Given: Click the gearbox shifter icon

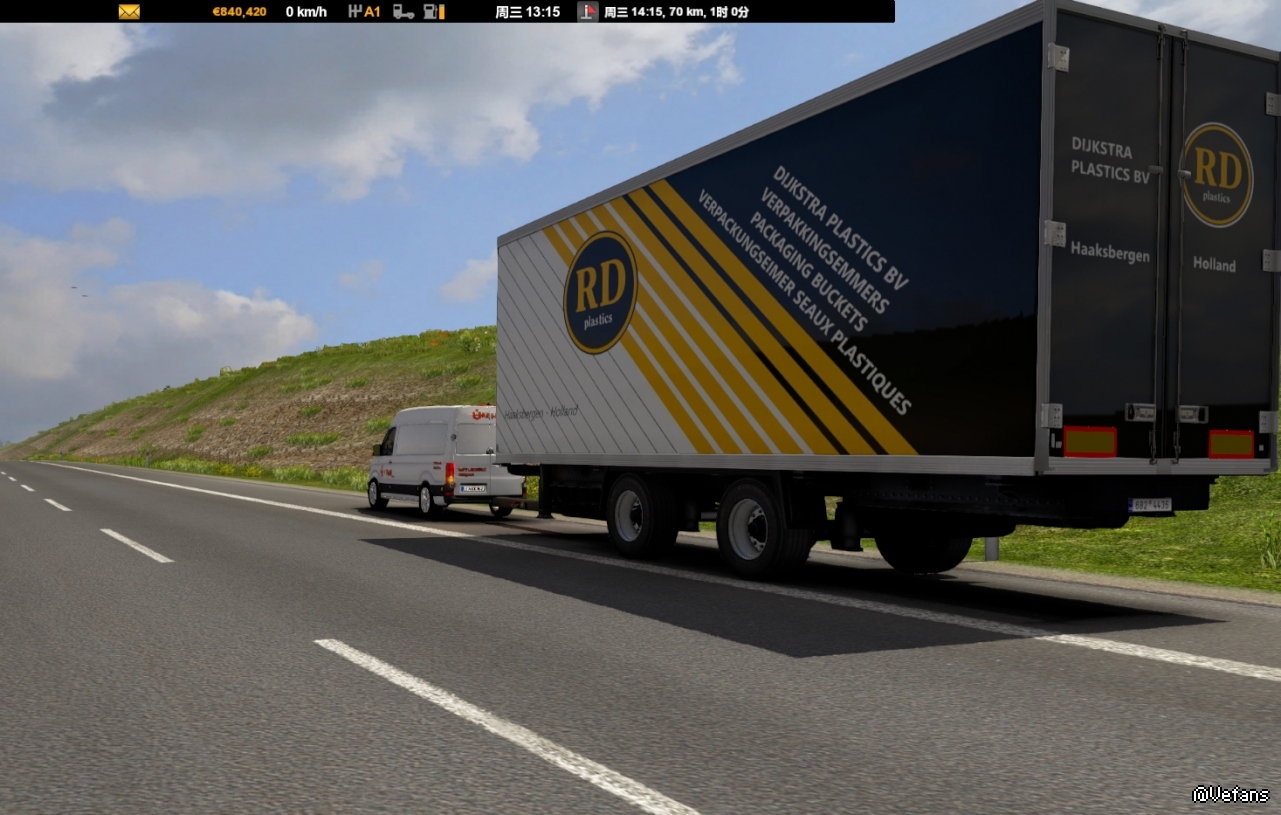Looking at the screenshot, I should tap(355, 12).
